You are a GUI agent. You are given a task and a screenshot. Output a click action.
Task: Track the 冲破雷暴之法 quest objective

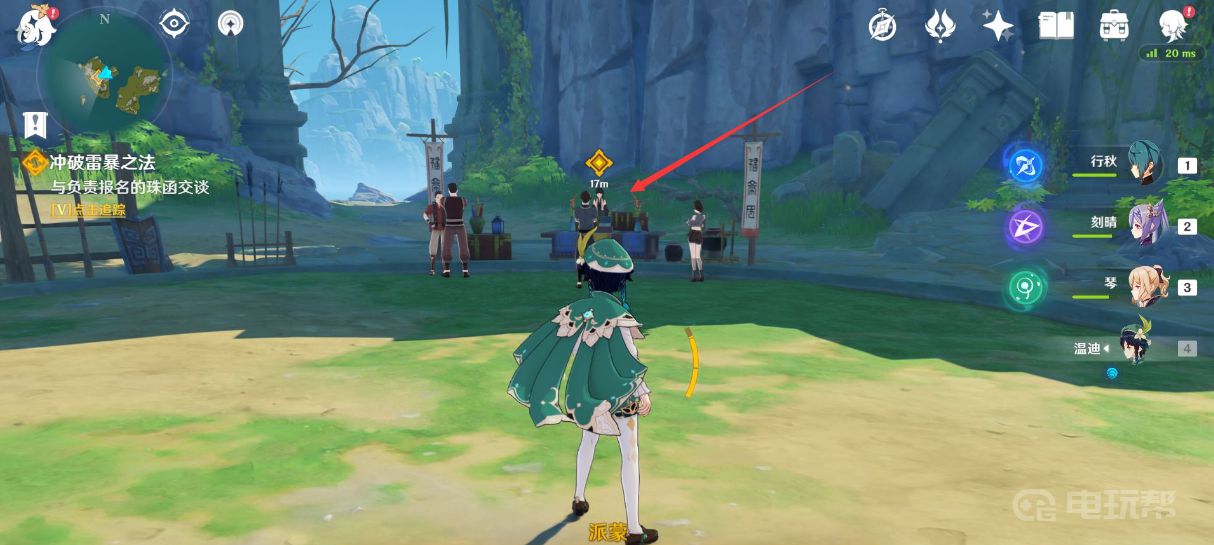104,162
